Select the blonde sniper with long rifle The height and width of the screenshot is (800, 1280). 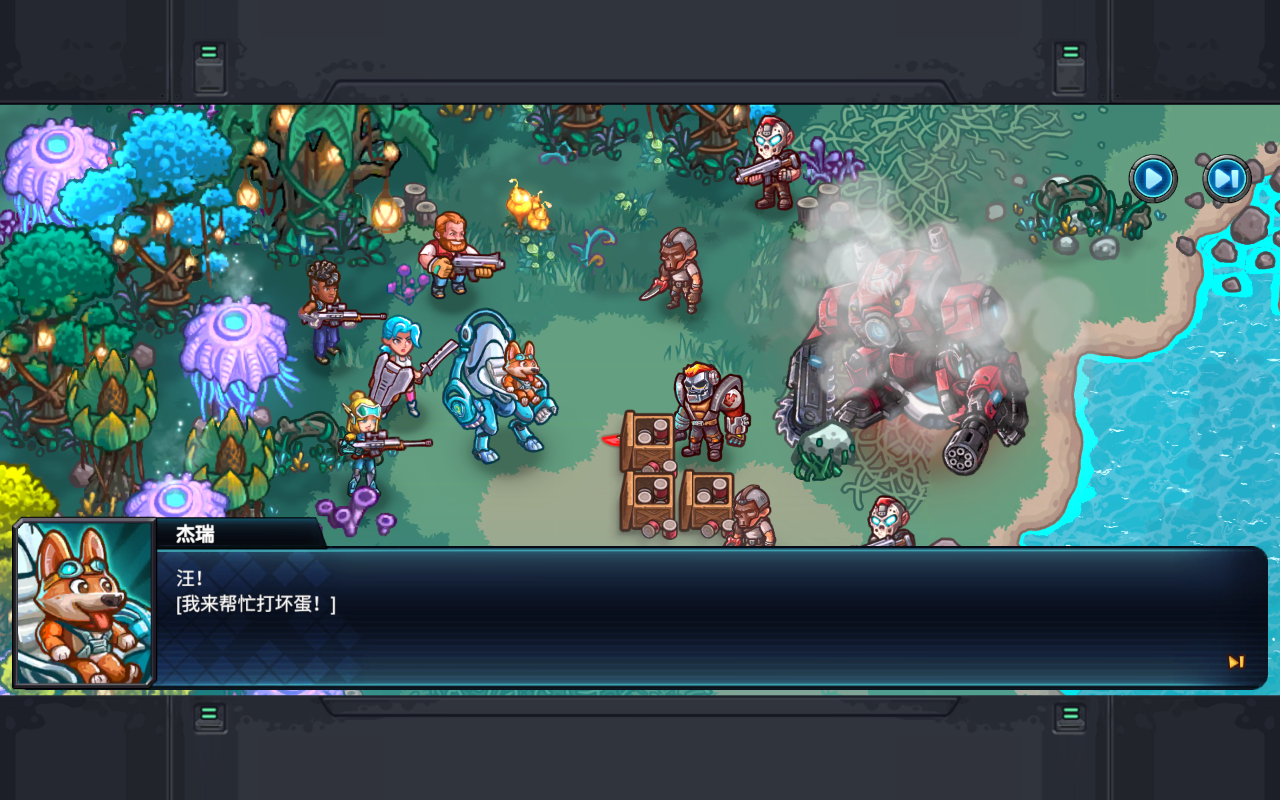pyautogui.click(x=365, y=440)
